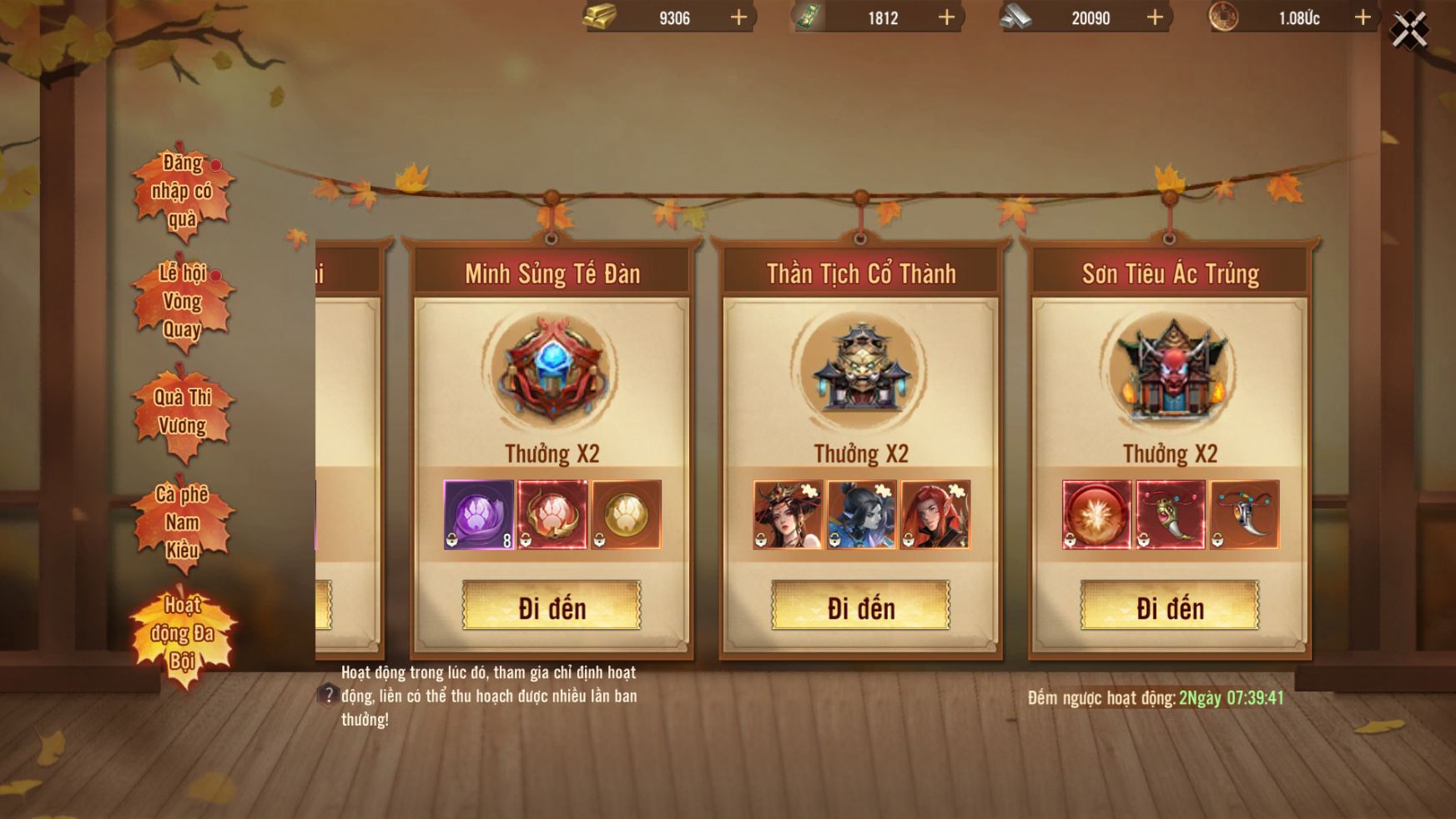Open the Đăng nhập có quà tab
Viewport: 1456px width, 819px height.
pos(182,191)
